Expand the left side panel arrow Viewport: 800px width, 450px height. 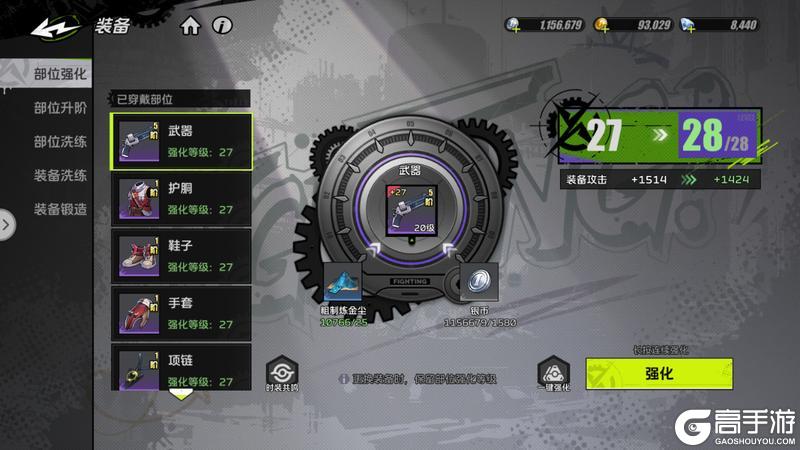[x=8, y=224]
